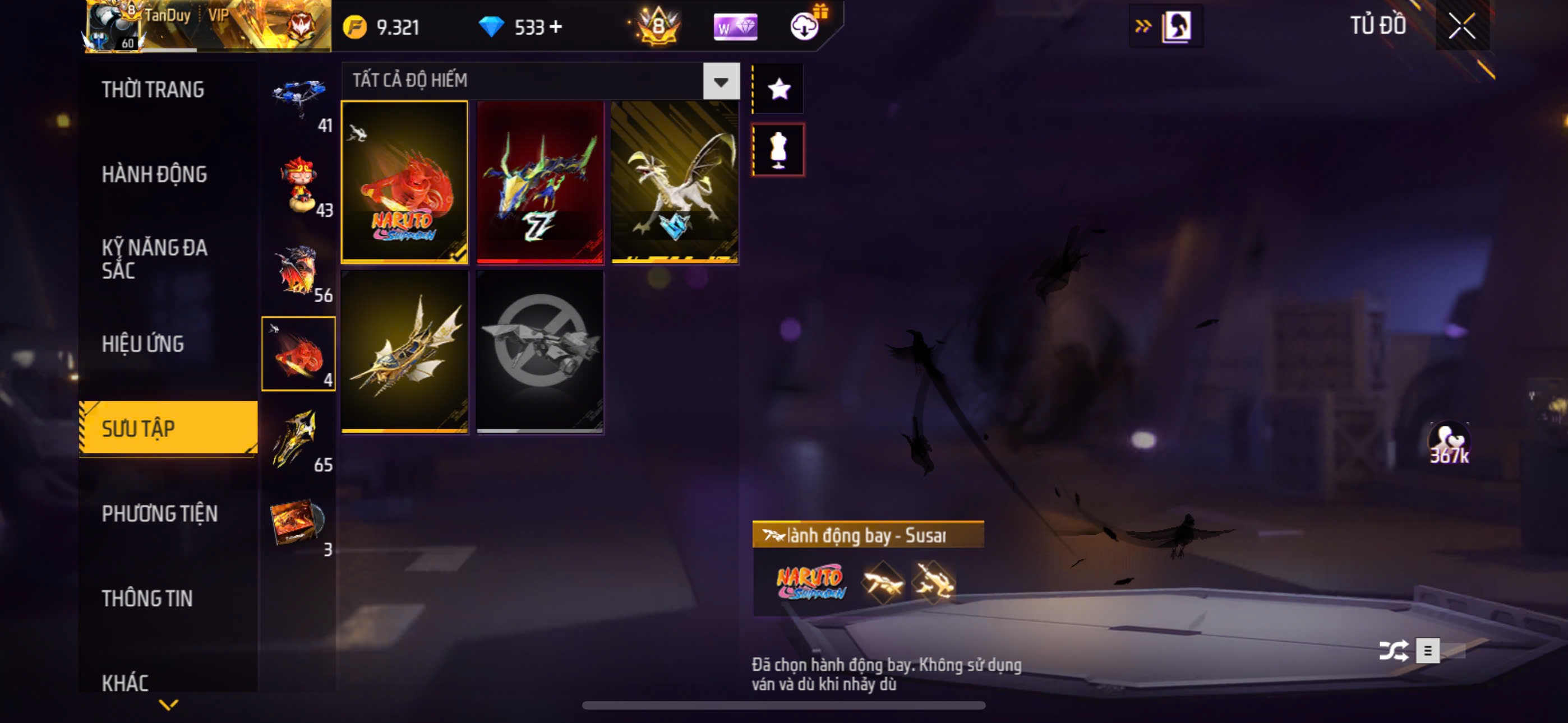Select the golden airship tile
Screen dimensions: 1568x723
click(x=405, y=351)
